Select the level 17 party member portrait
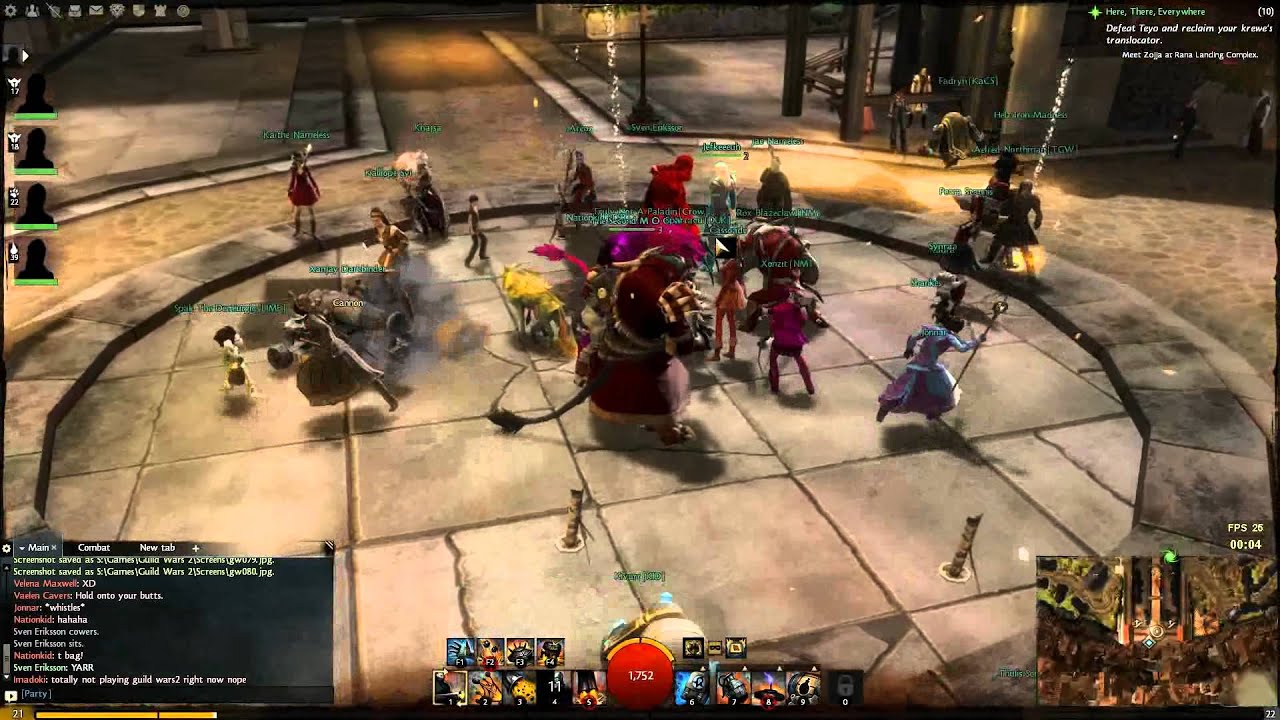1280x720 pixels. (x=34, y=95)
